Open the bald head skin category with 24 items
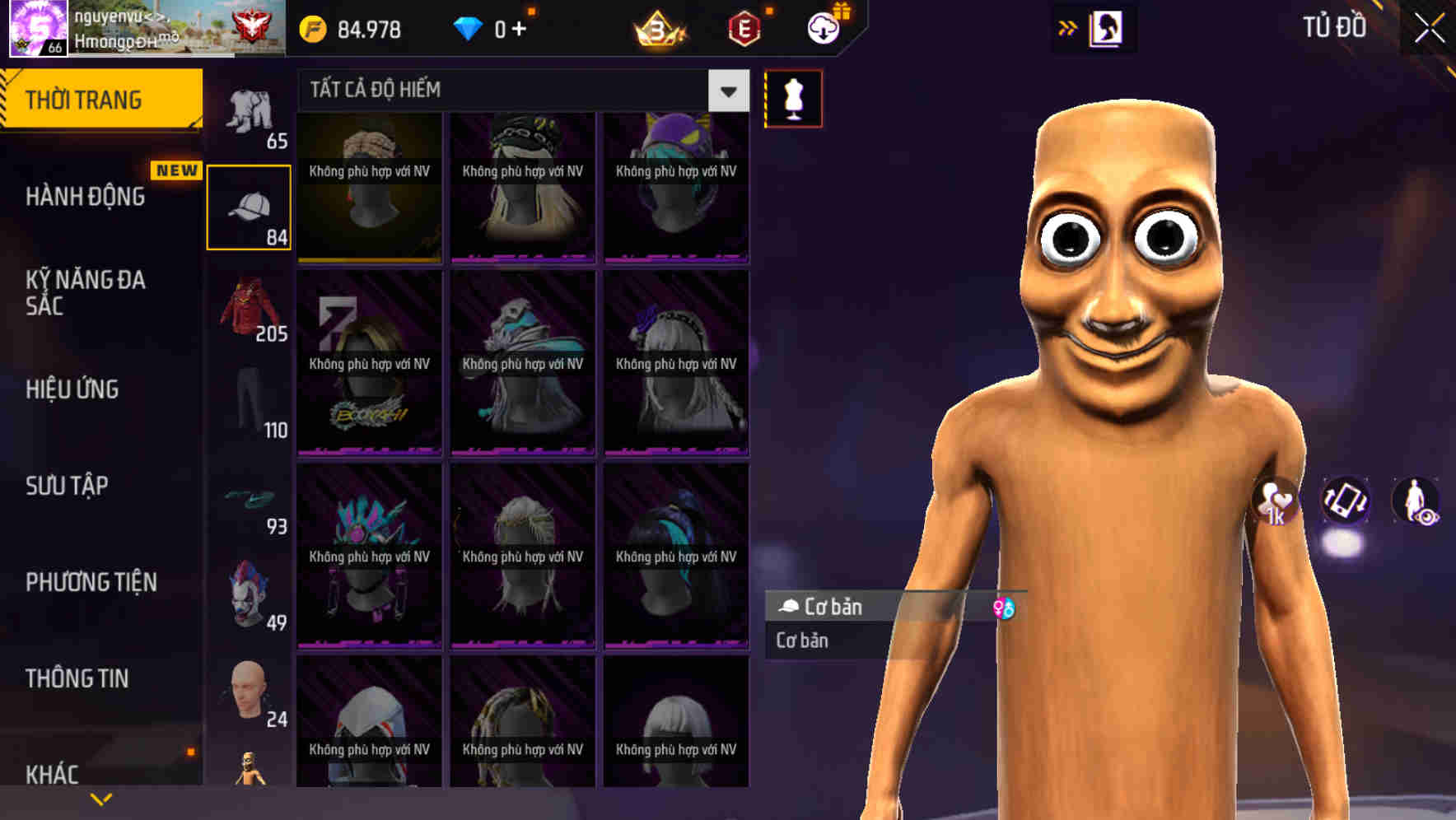Viewport: 1456px width, 820px height. pos(246,688)
